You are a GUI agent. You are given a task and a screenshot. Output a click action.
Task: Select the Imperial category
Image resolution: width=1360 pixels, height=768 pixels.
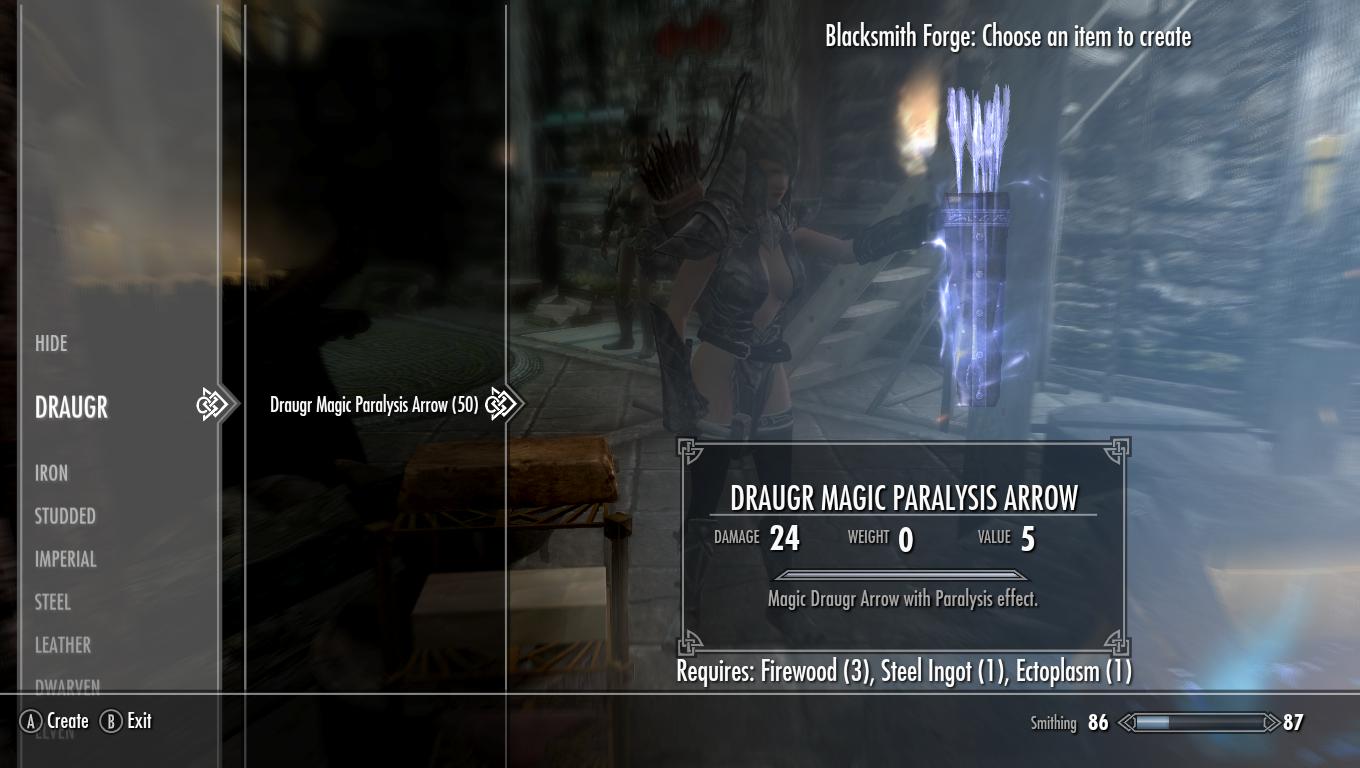(66, 560)
